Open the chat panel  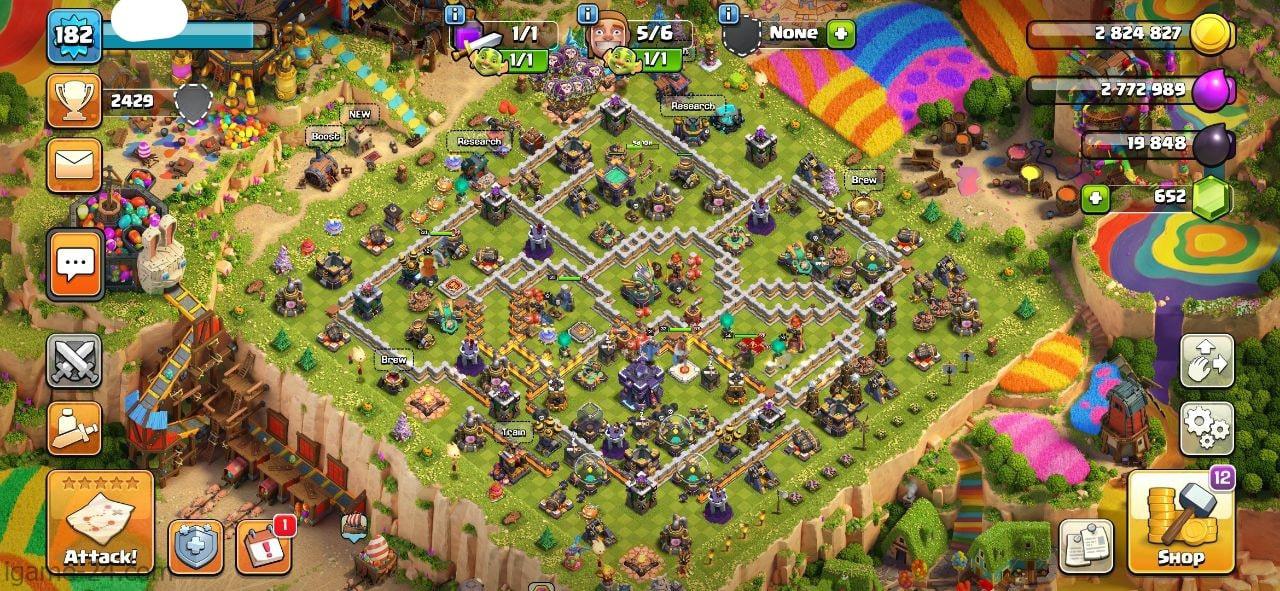point(74,264)
